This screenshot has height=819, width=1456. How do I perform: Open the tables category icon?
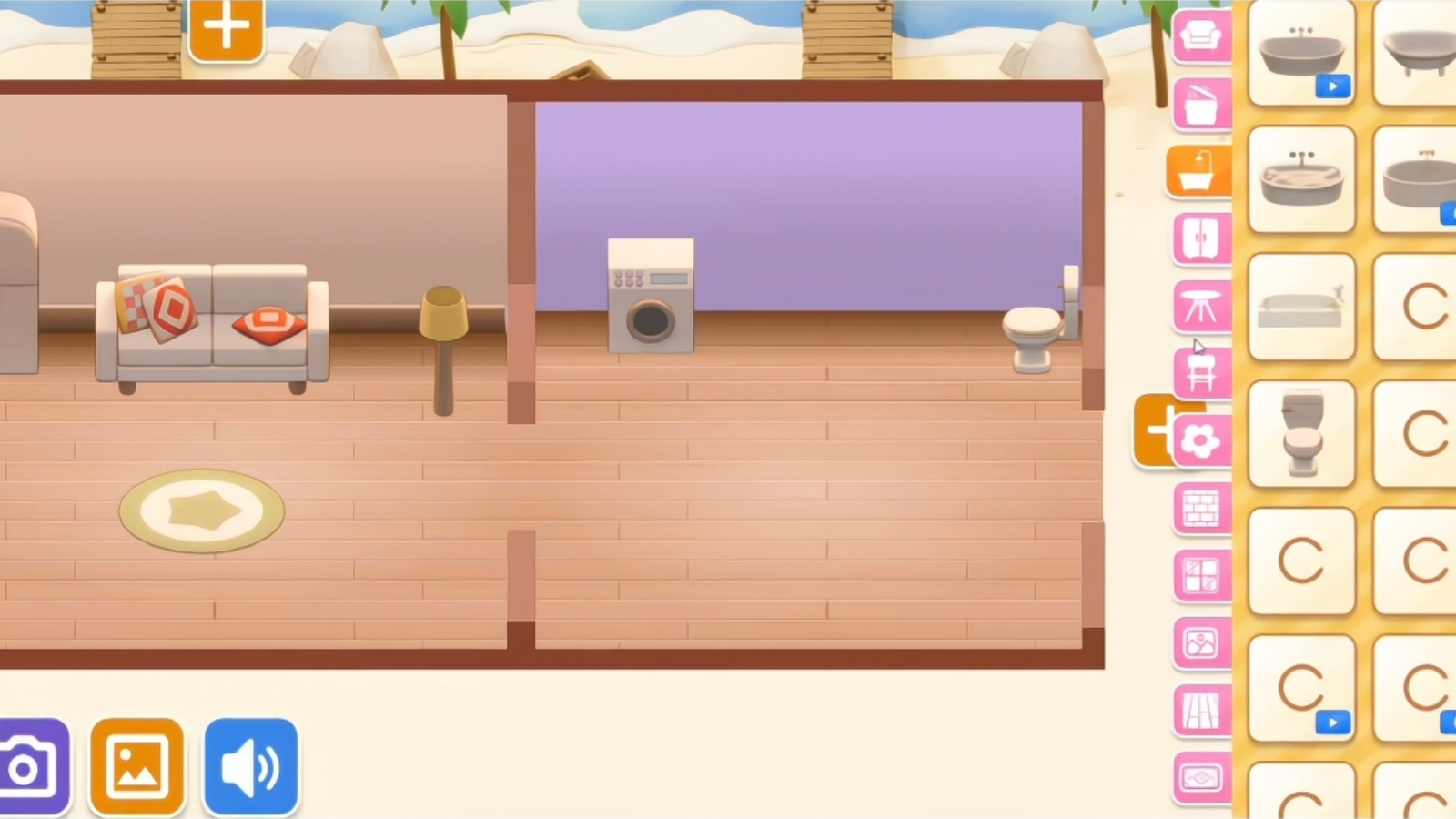pyautogui.click(x=1201, y=307)
